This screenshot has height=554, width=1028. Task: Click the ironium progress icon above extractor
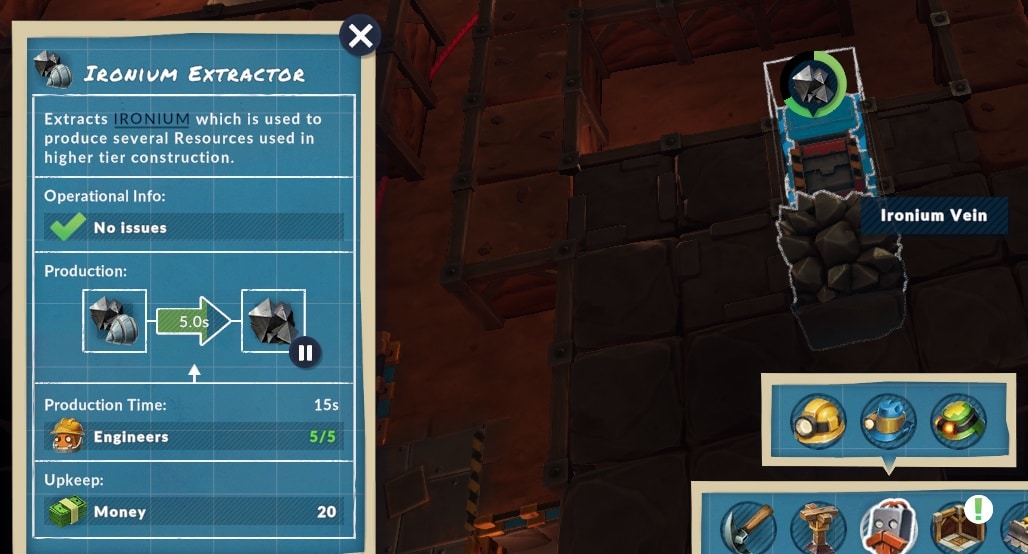[x=813, y=85]
